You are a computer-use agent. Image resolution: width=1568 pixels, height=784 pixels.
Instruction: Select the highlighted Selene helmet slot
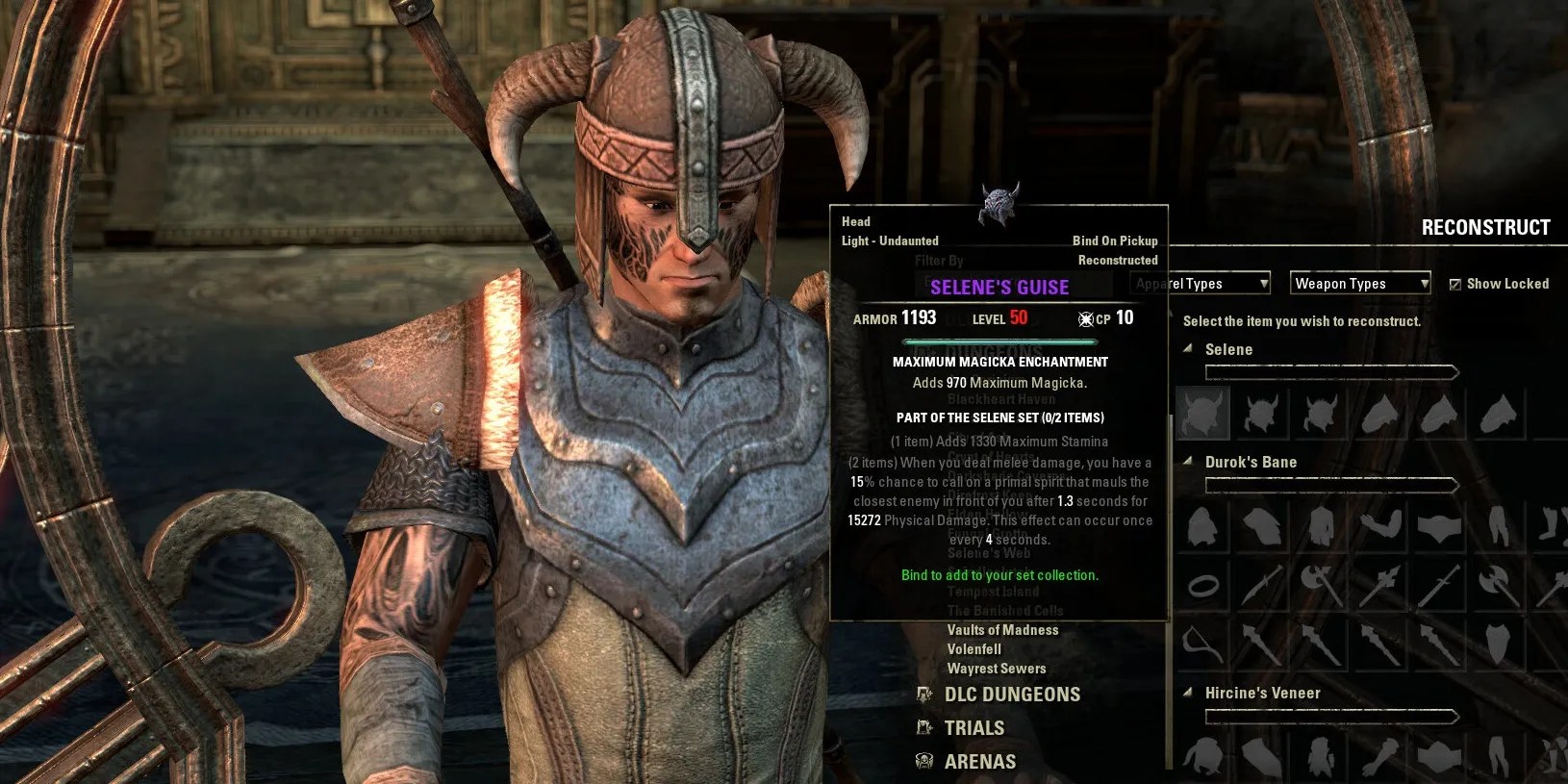pos(1201,414)
